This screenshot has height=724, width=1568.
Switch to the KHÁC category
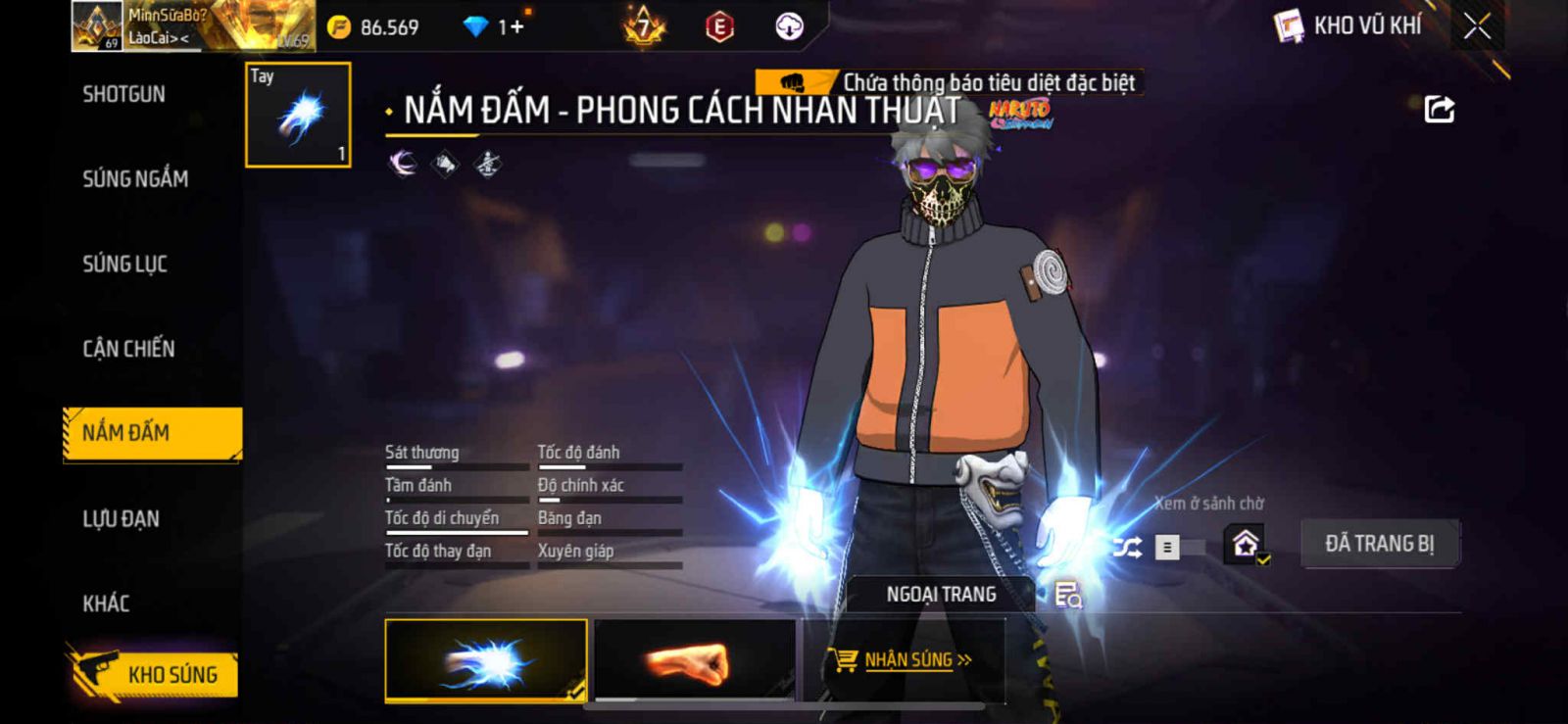(x=106, y=603)
